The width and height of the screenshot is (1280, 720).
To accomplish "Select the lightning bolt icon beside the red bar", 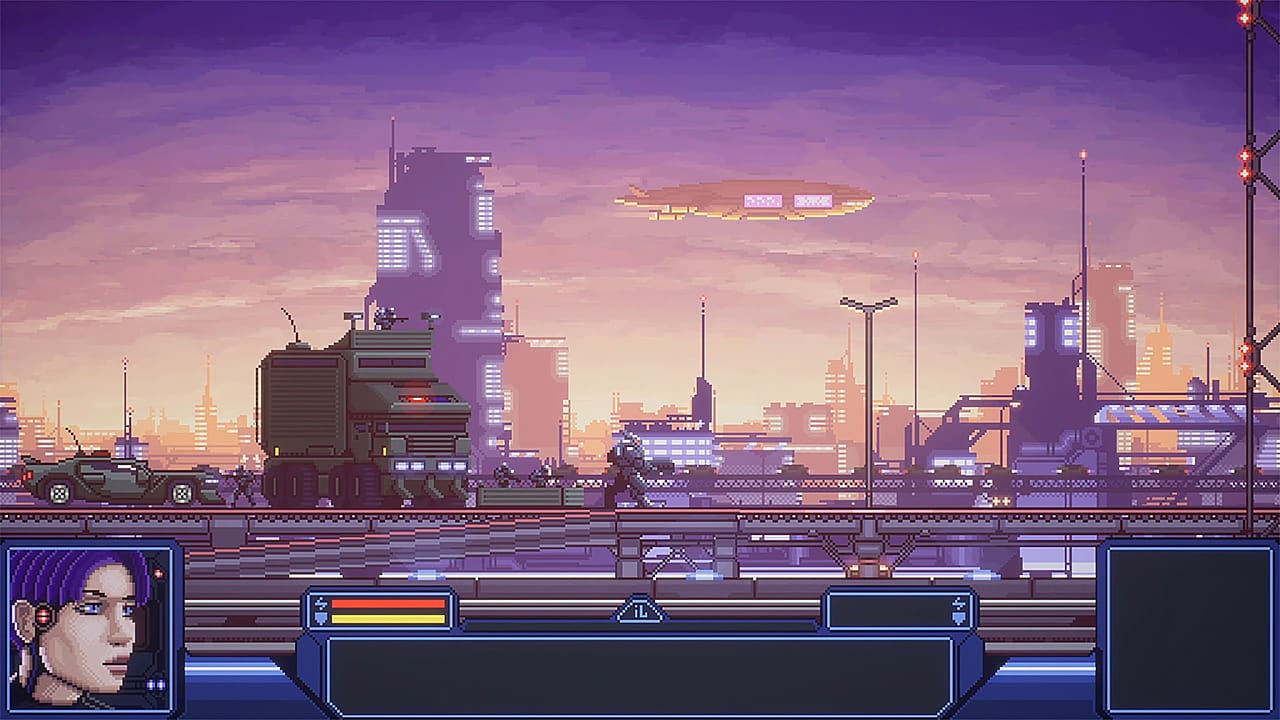I will click(x=320, y=602).
